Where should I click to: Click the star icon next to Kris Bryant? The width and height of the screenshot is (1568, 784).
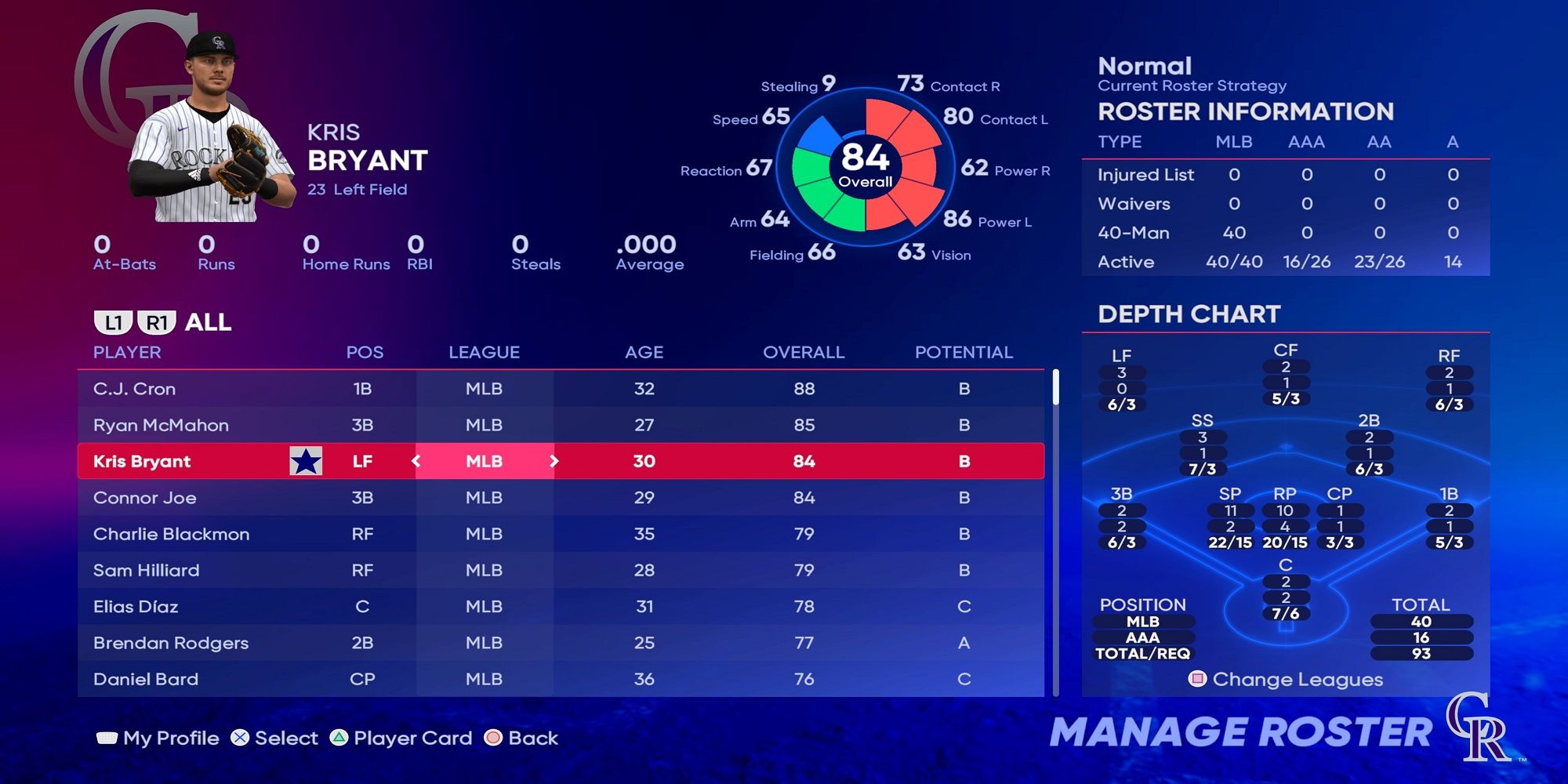[x=306, y=462]
